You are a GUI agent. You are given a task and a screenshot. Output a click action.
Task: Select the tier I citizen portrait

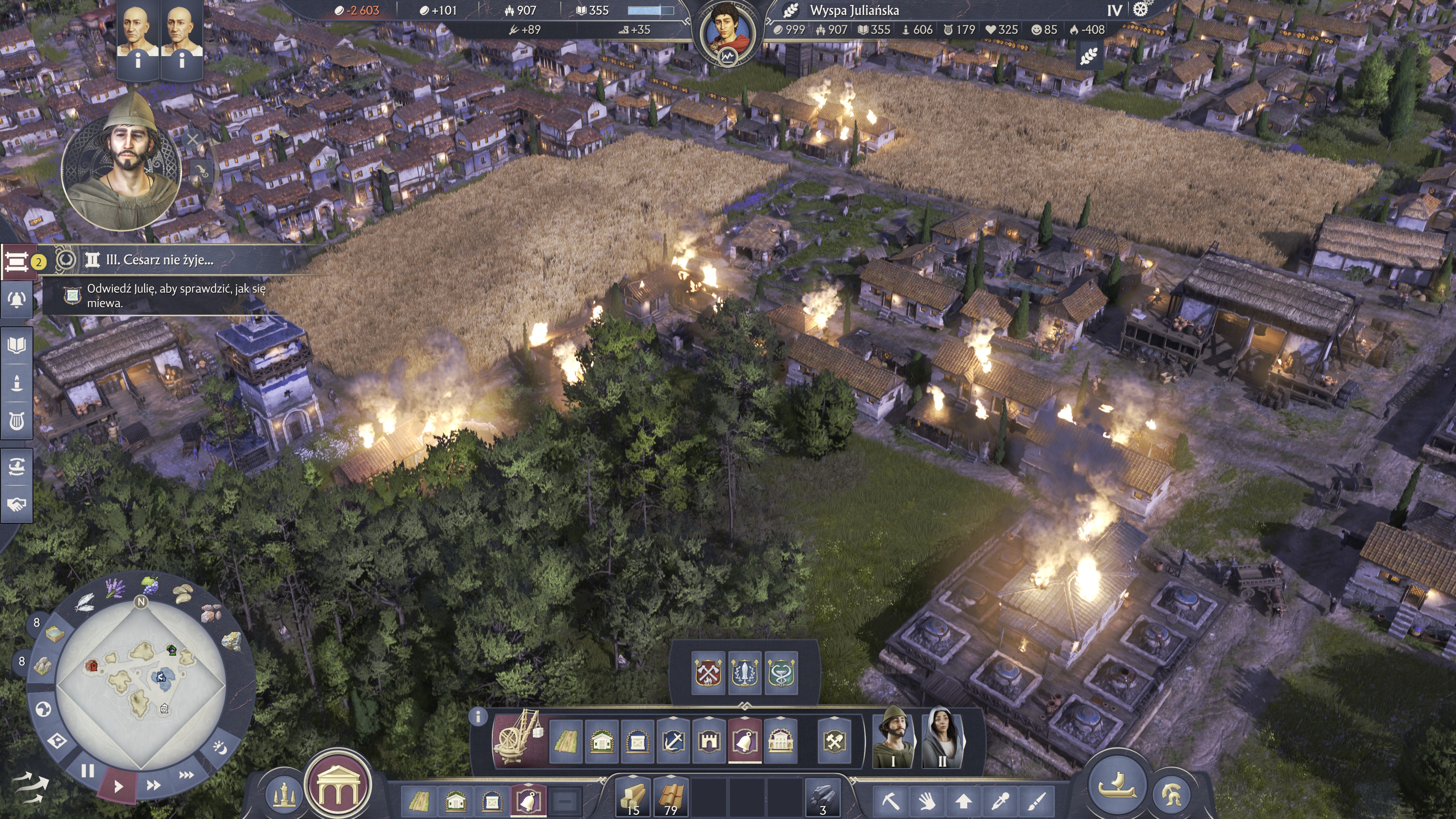893,737
